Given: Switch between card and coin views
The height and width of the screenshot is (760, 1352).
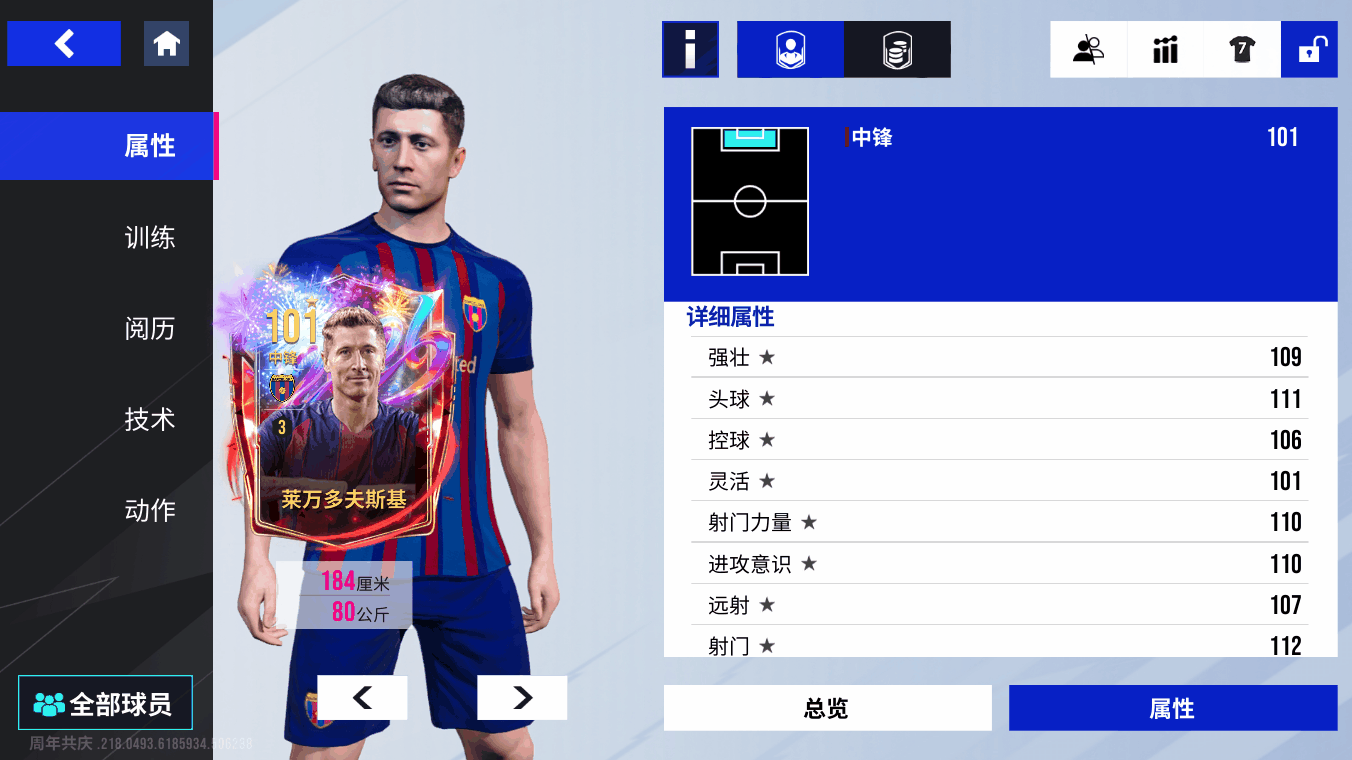Looking at the screenshot, I should [x=843, y=49].
